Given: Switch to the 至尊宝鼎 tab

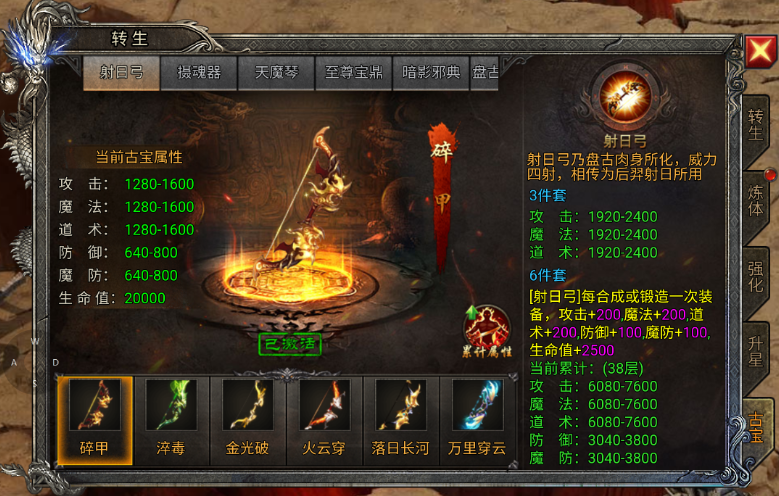Looking at the screenshot, I should pos(354,73).
